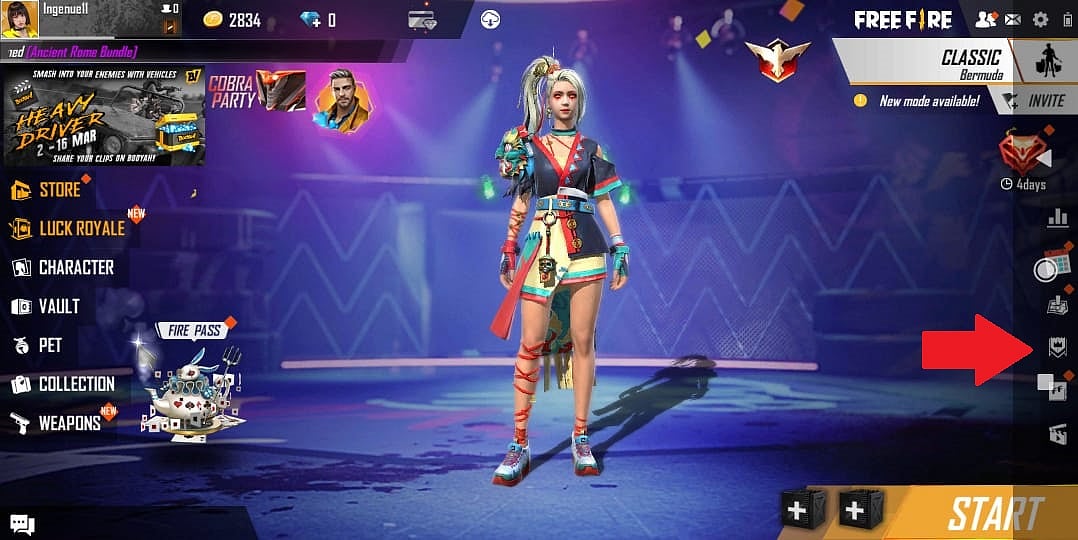View the Heavy Driver event banner
The image size is (1078, 540).
pos(103,116)
